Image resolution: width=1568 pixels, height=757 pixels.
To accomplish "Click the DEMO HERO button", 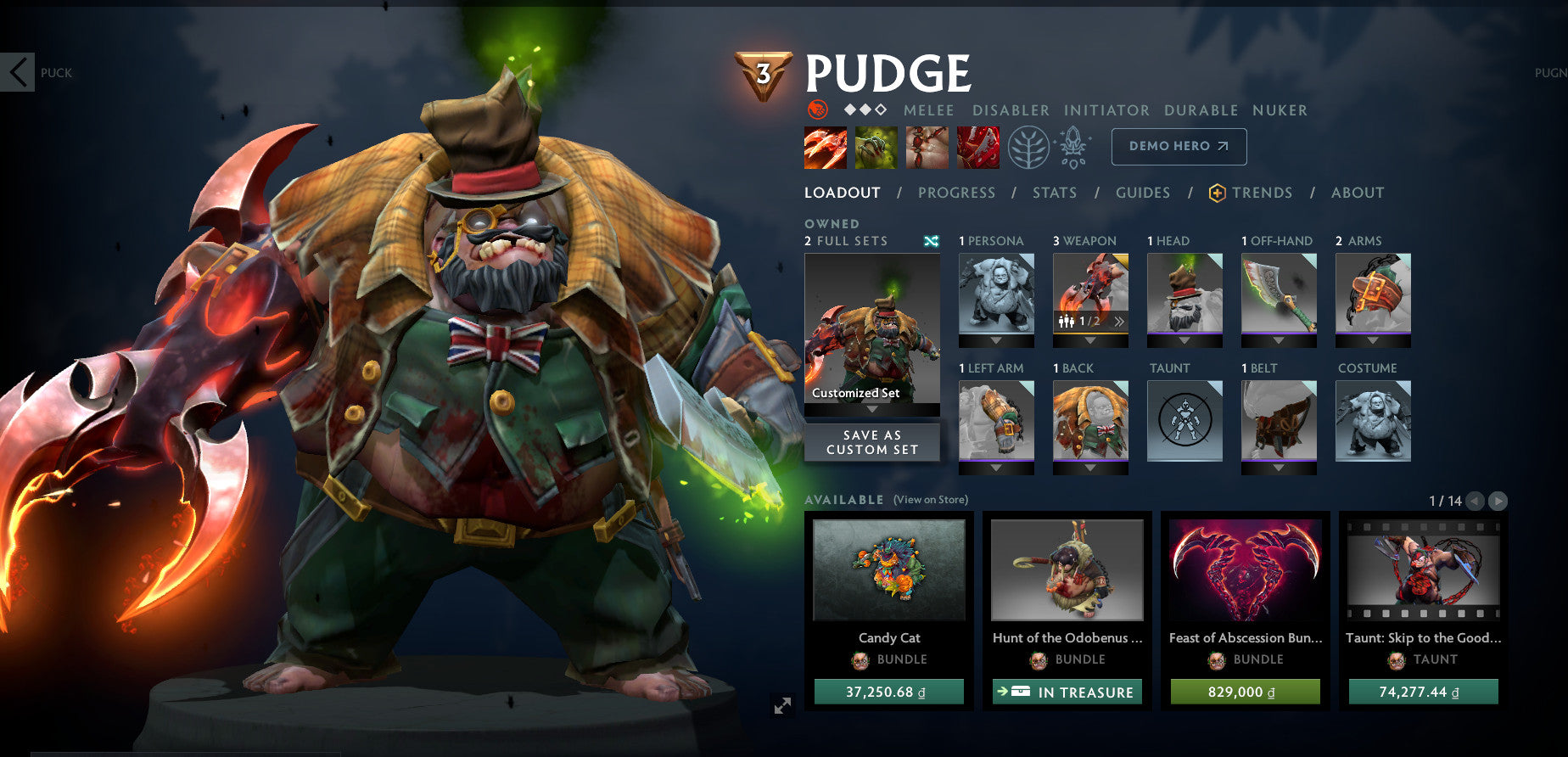I will pos(1178,146).
